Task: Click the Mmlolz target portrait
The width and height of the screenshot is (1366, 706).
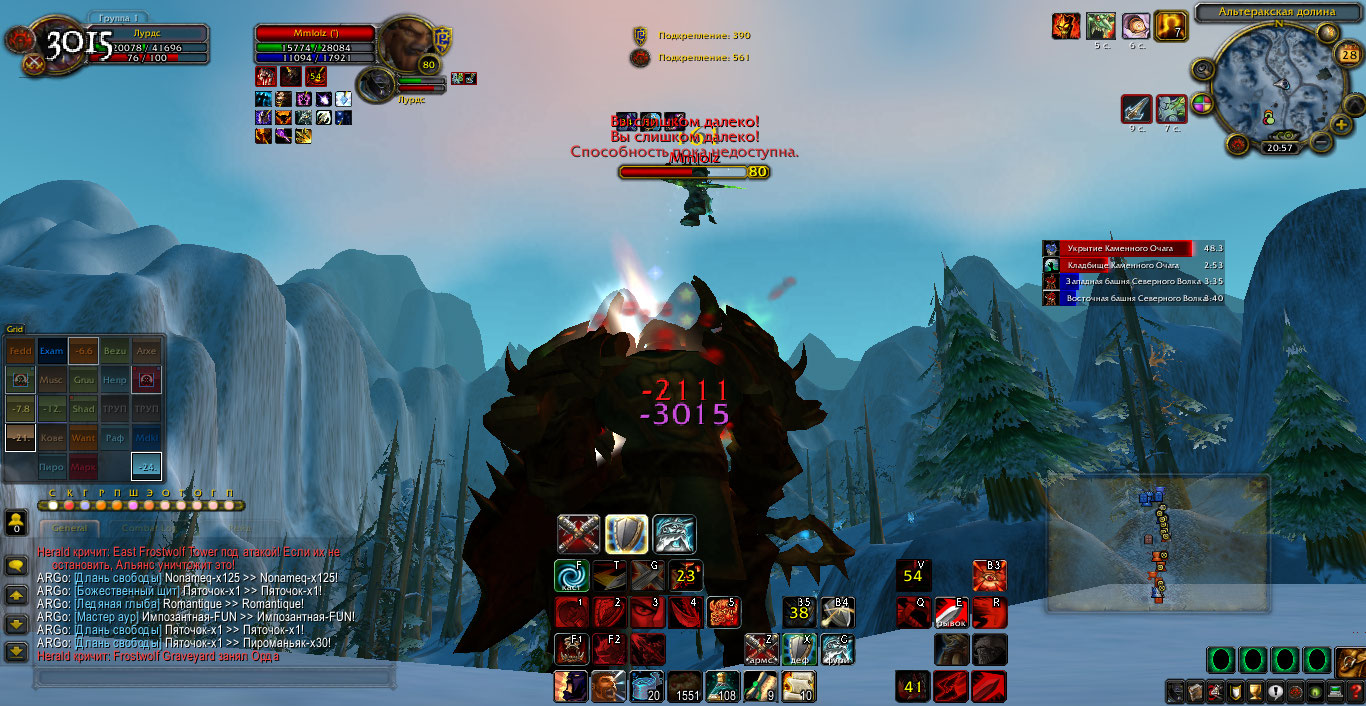Action: [x=404, y=44]
